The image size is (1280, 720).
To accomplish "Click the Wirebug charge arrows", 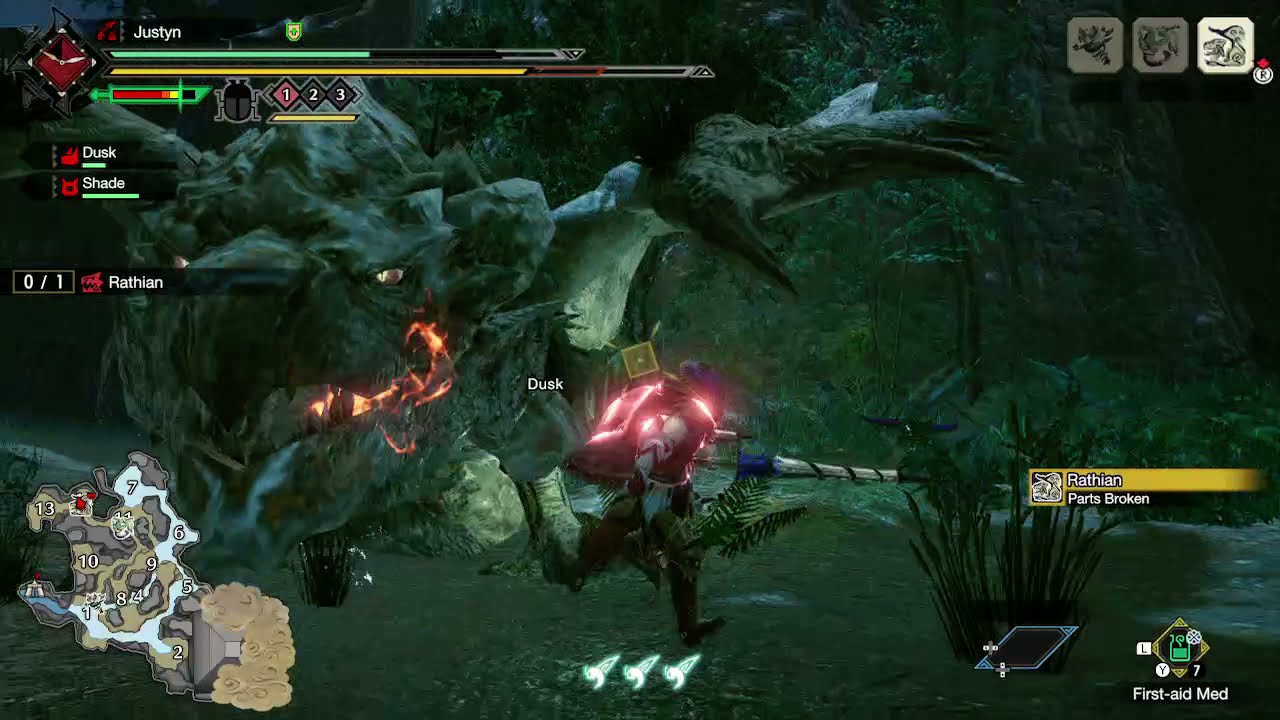I will pos(640,672).
